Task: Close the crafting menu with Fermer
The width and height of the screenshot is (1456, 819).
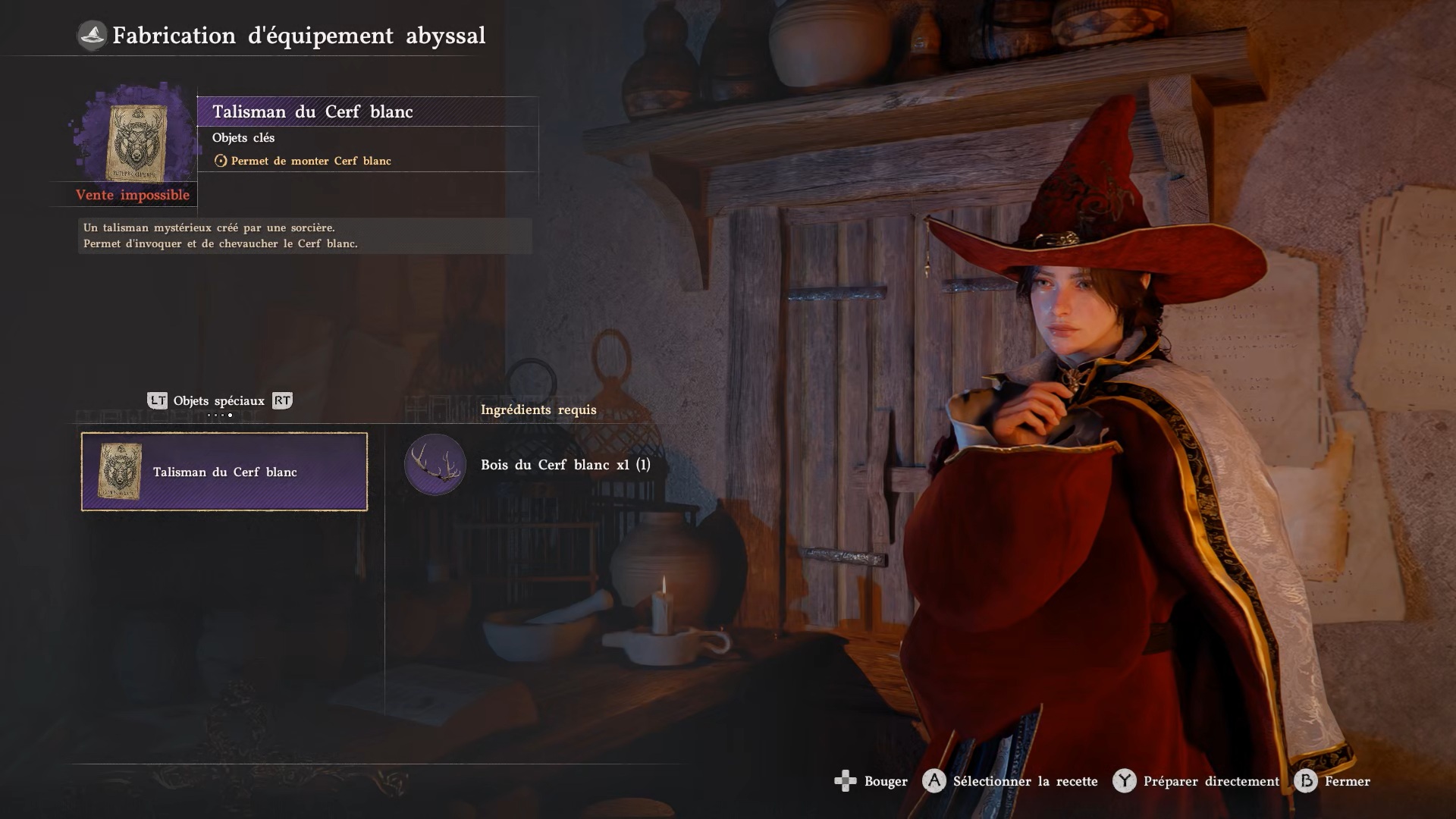Action: (x=1334, y=781)
